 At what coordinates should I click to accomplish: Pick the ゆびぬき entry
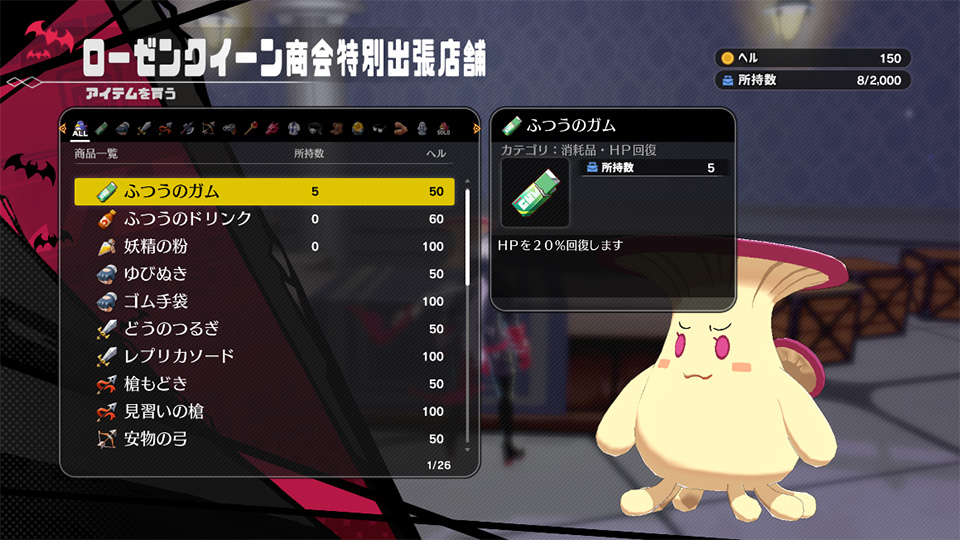(x=264, y=274)
